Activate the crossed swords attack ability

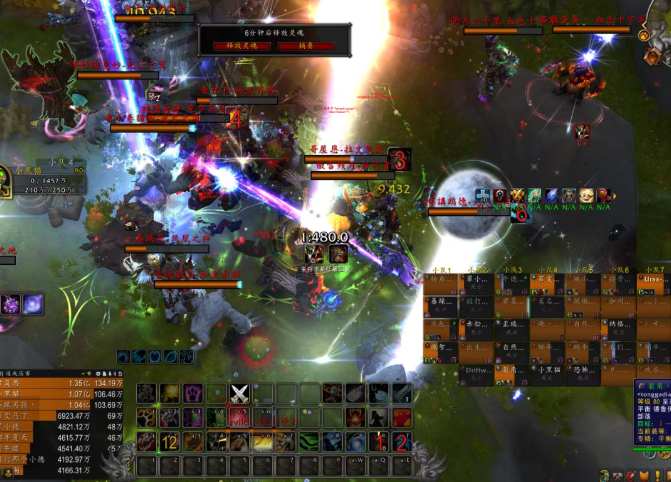click(x=239, y=393)
